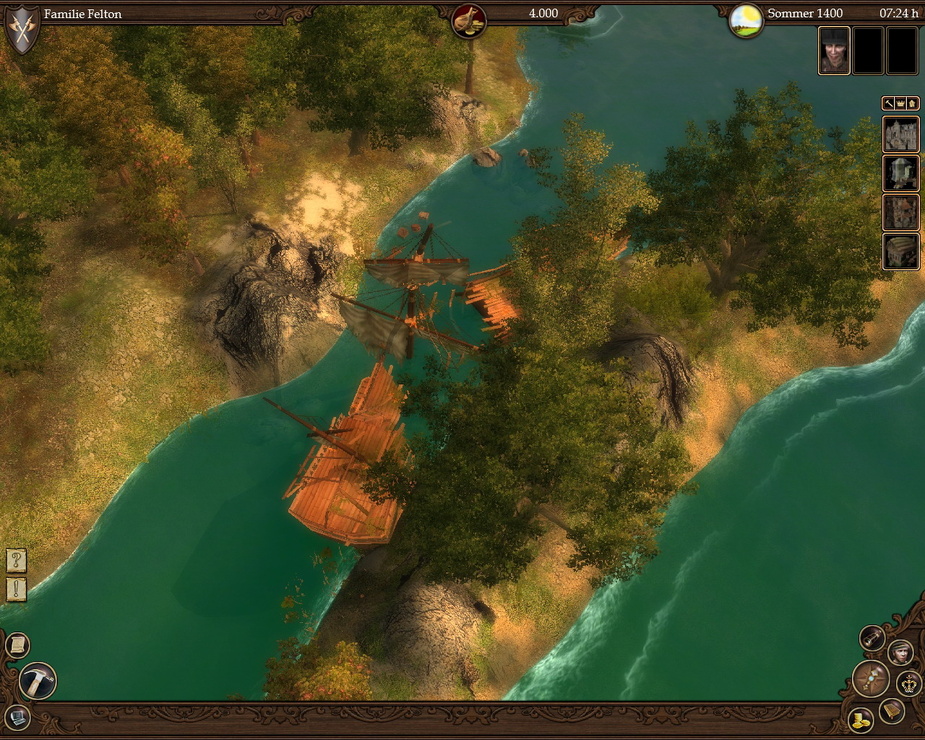Open the computer options menu icon
Image resolution: width=925 pixels, height=740 pixels.
(x=17, y=716)
